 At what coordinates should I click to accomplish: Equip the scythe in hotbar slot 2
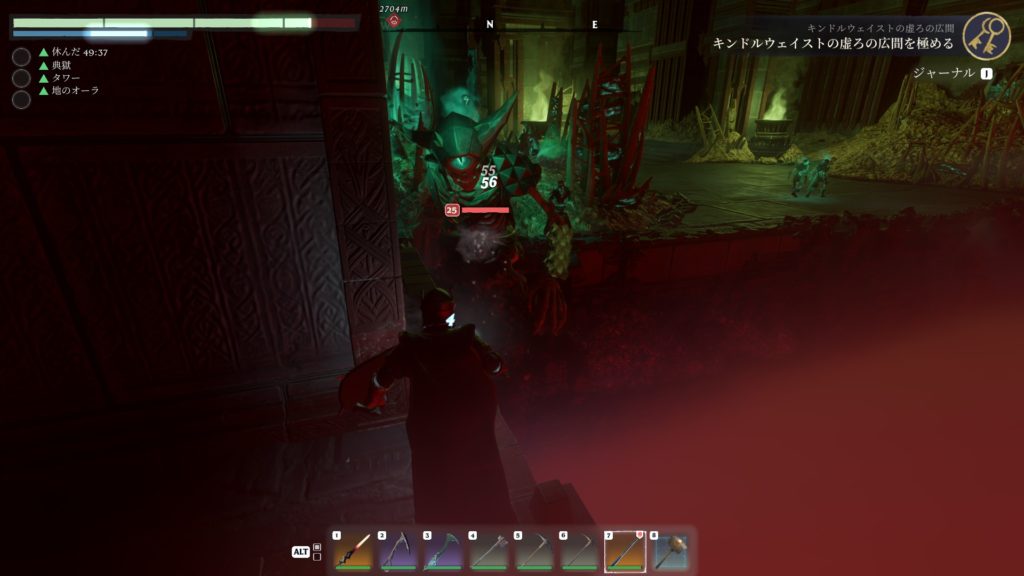coord(398,551)
